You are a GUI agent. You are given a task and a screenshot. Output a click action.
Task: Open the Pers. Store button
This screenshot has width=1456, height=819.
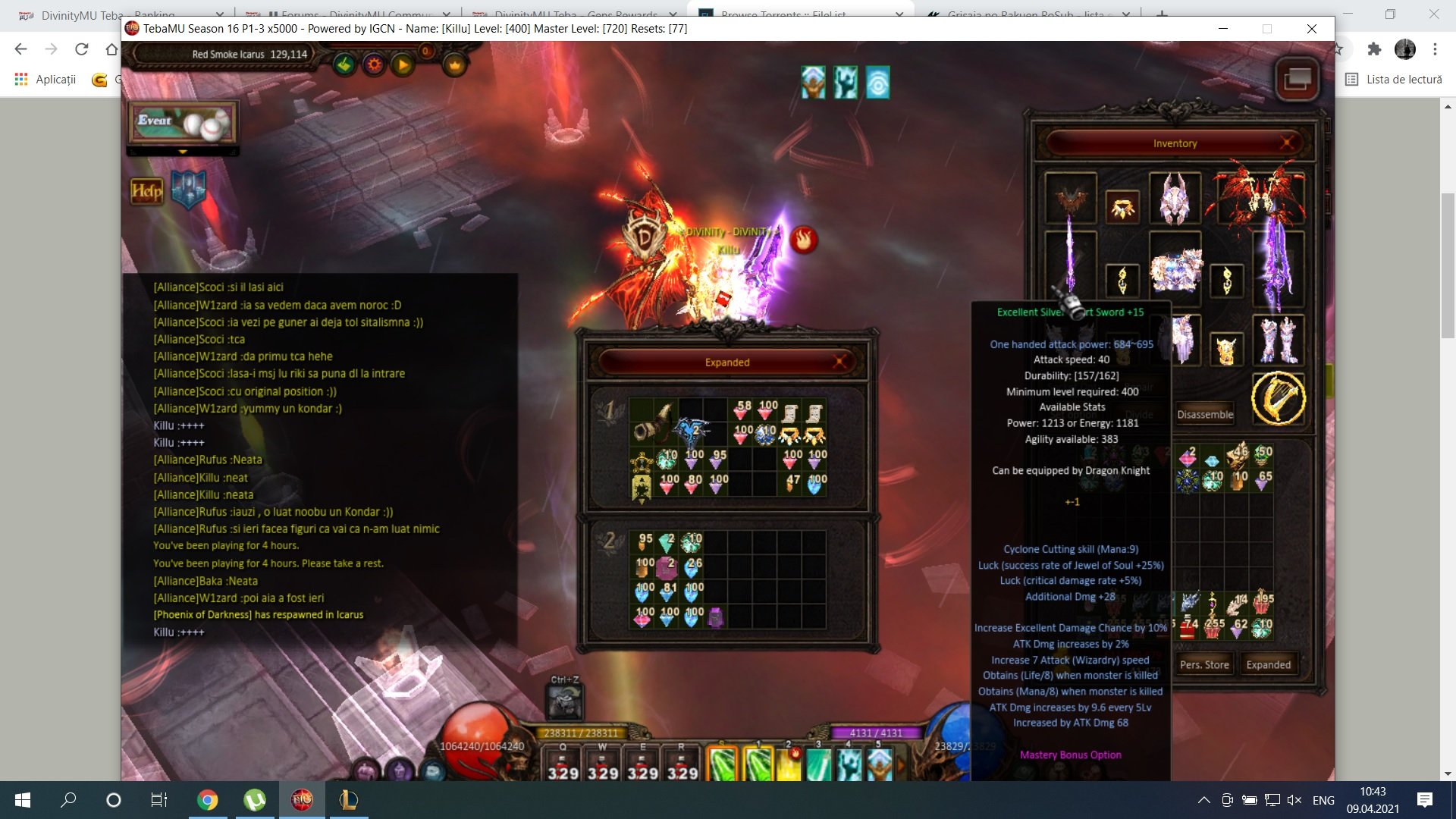[1204, 664]
